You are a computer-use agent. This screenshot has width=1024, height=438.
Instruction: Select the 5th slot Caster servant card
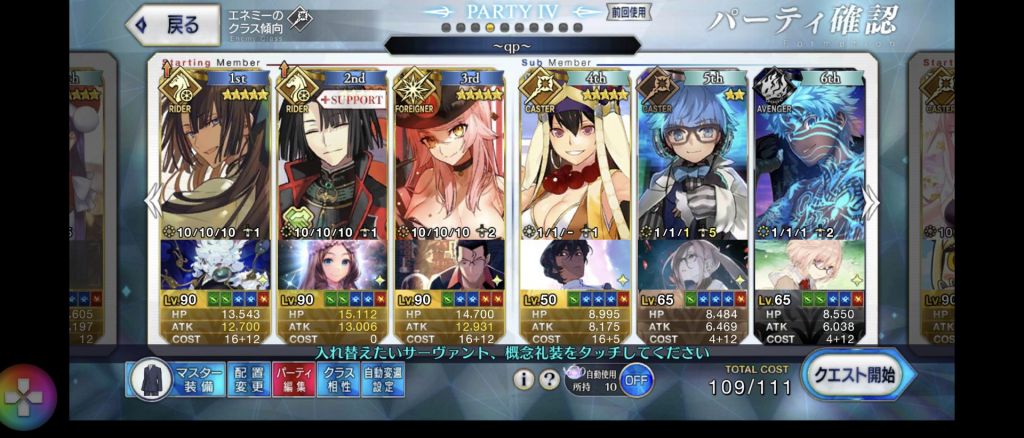pos(692,160)
